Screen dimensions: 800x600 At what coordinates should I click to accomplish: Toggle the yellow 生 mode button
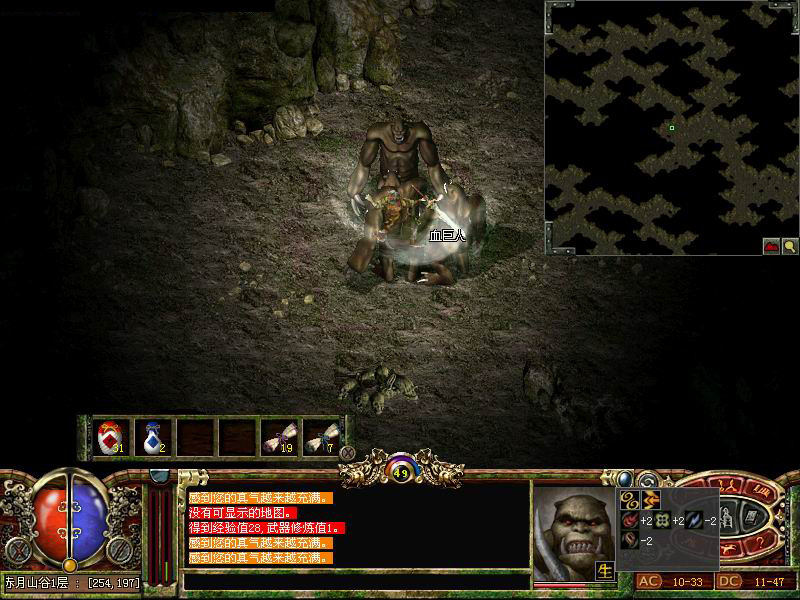pyautogui.click(x=605, y=571)
